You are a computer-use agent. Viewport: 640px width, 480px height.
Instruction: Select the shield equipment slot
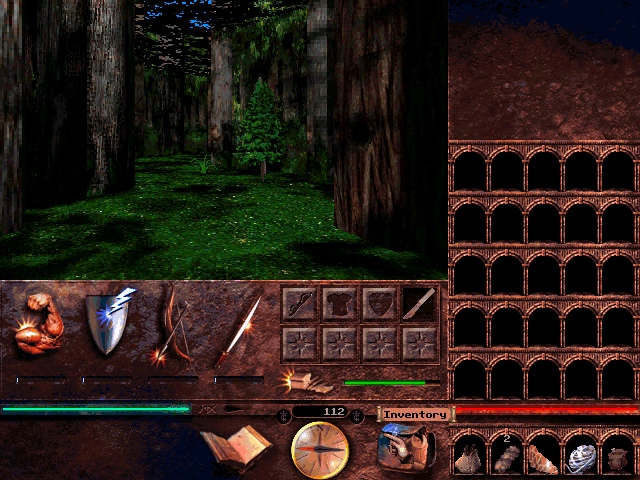(x=380, y=304)
